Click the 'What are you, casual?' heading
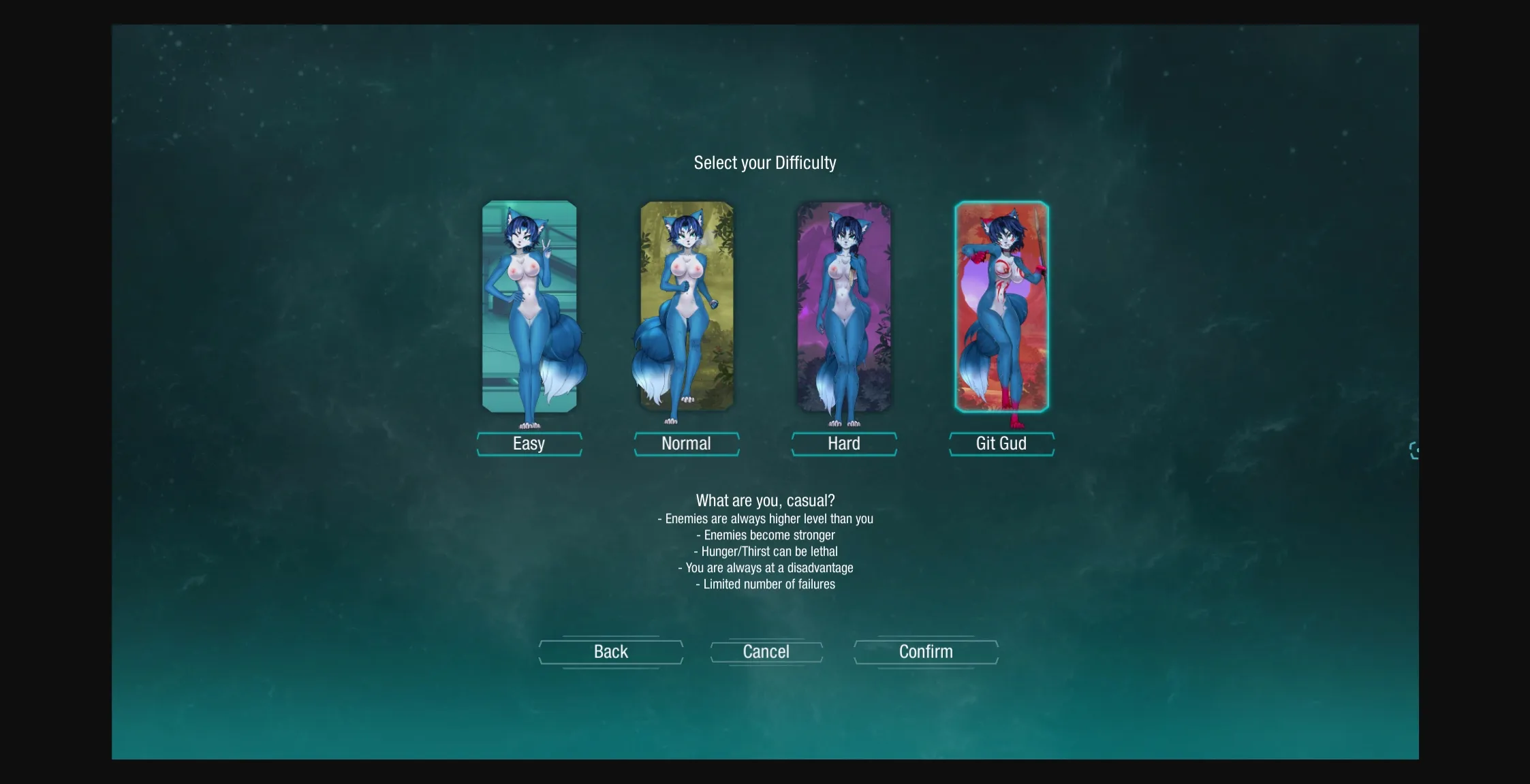Screen dimensions: 1530x784 coord(764,500)
